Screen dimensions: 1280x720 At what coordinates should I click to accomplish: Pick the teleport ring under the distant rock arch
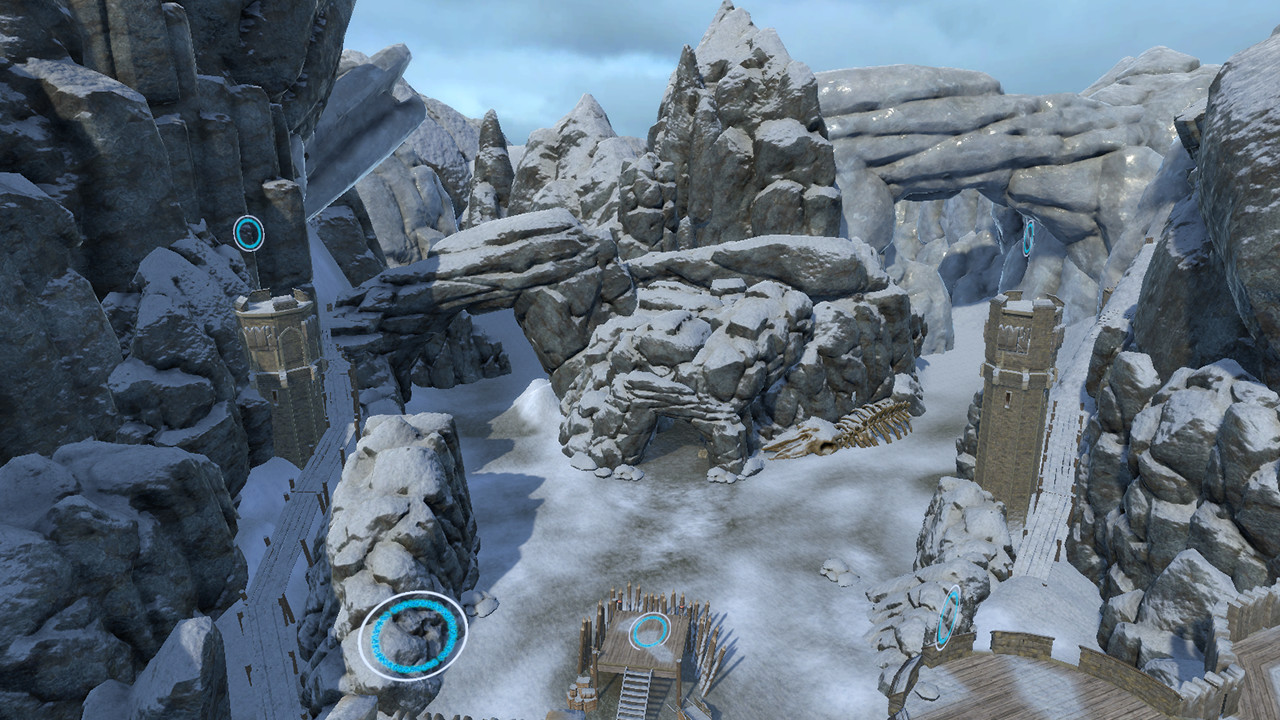(1028, 237)
